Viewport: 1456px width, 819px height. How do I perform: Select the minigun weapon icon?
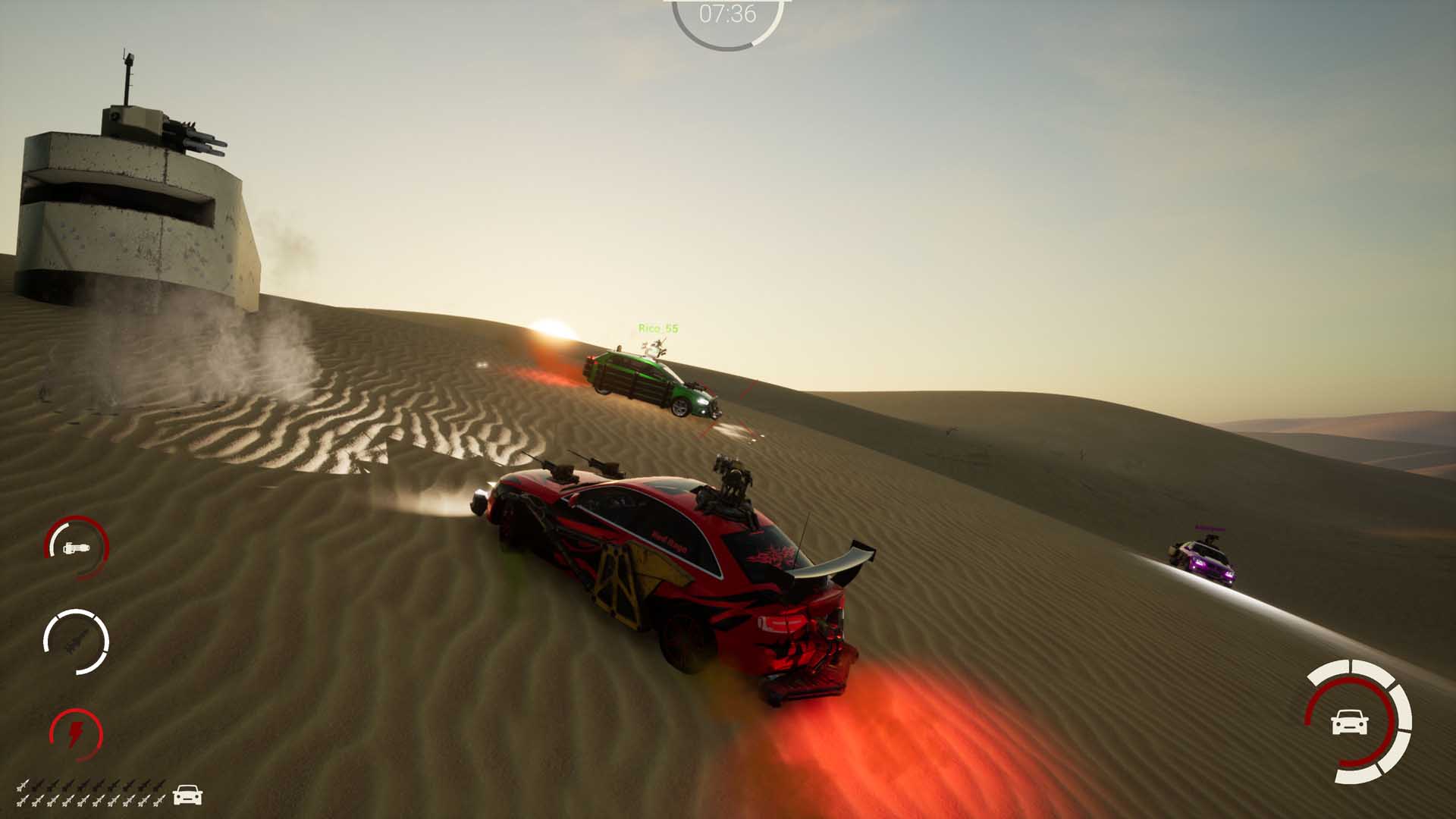tap(77, 548)
